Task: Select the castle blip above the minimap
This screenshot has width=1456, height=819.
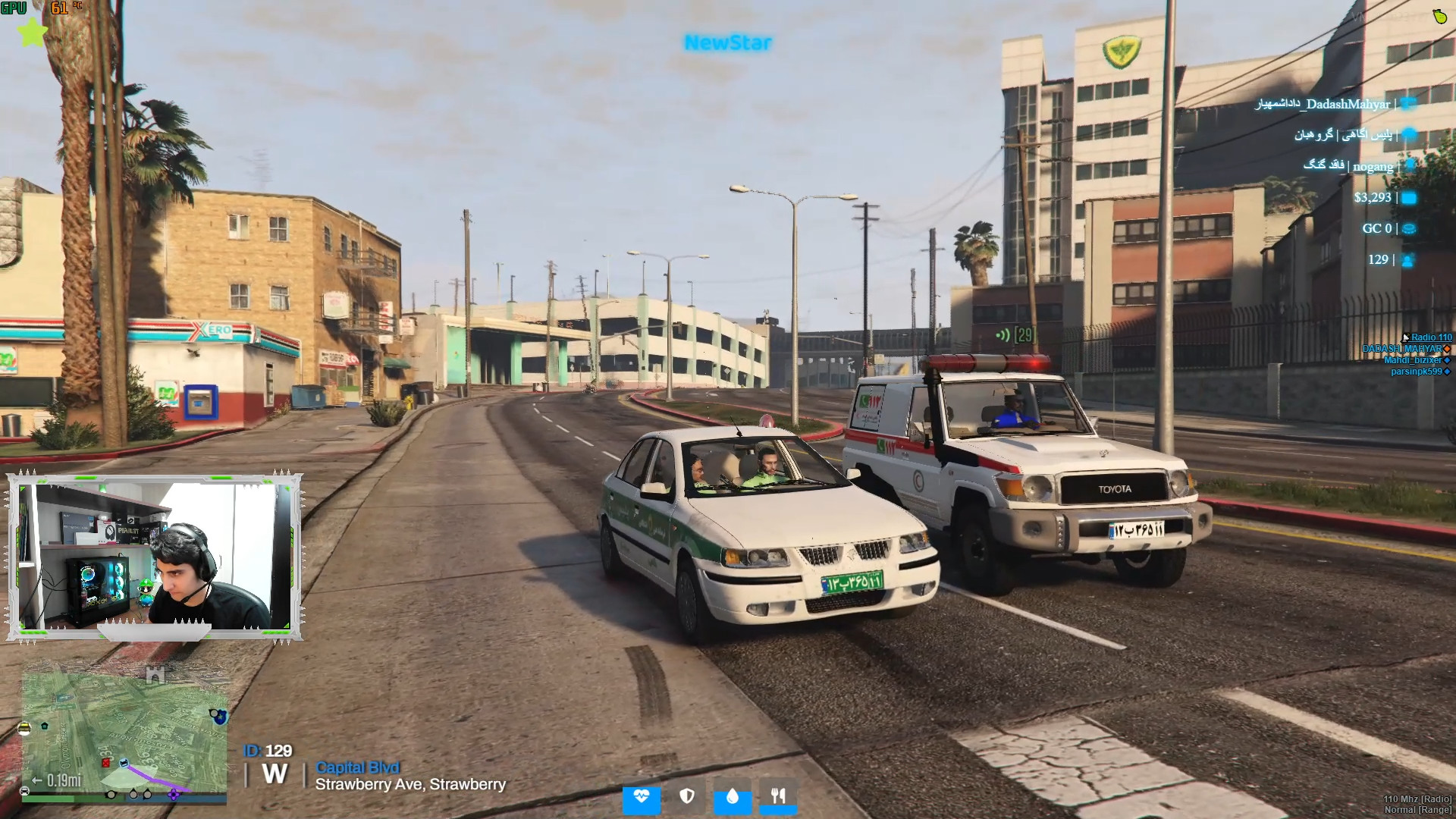Action: click(x=155, y=673)
